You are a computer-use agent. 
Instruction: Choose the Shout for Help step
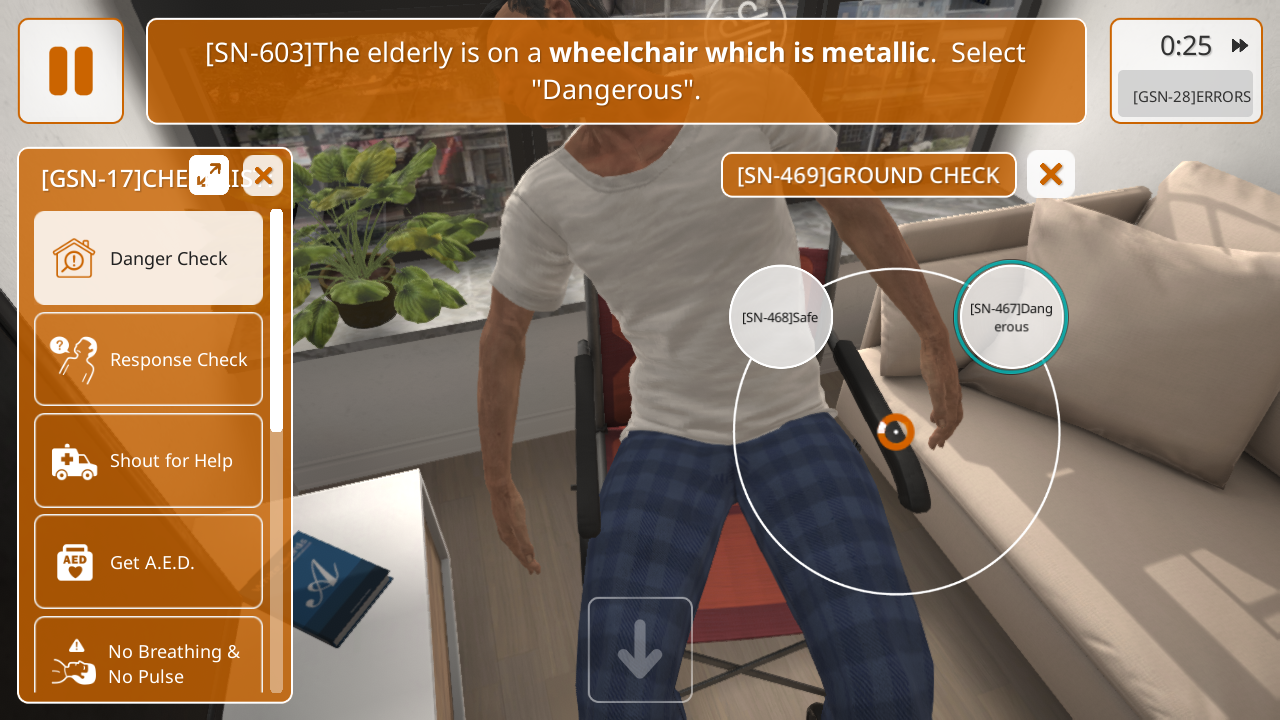point(149,460)
